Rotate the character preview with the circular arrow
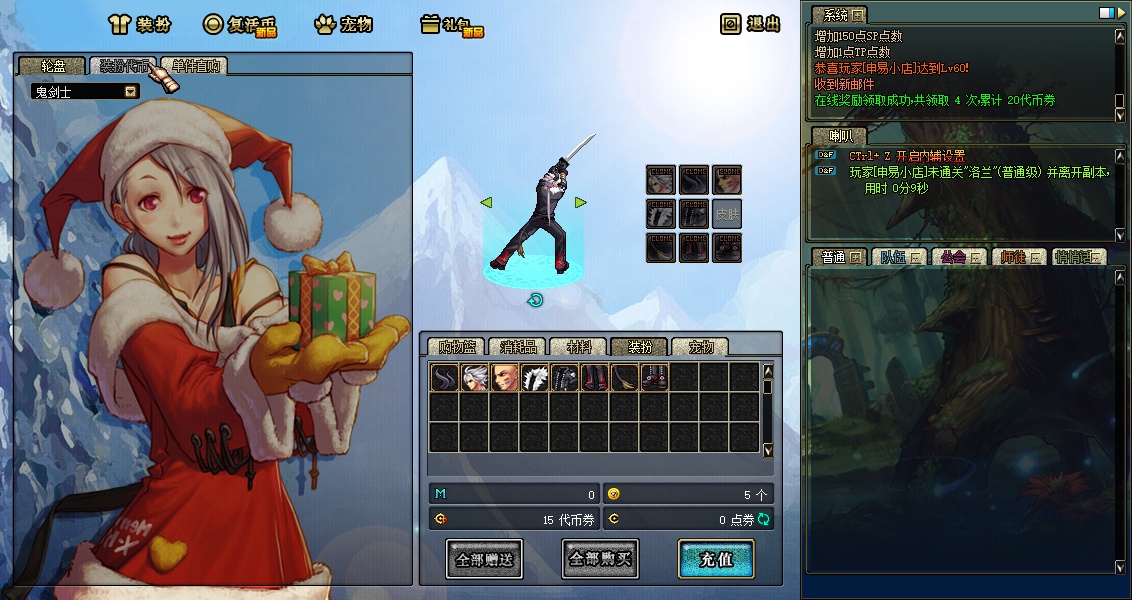Viewport: 1132px width, 600px height. [x=535, y=300]
